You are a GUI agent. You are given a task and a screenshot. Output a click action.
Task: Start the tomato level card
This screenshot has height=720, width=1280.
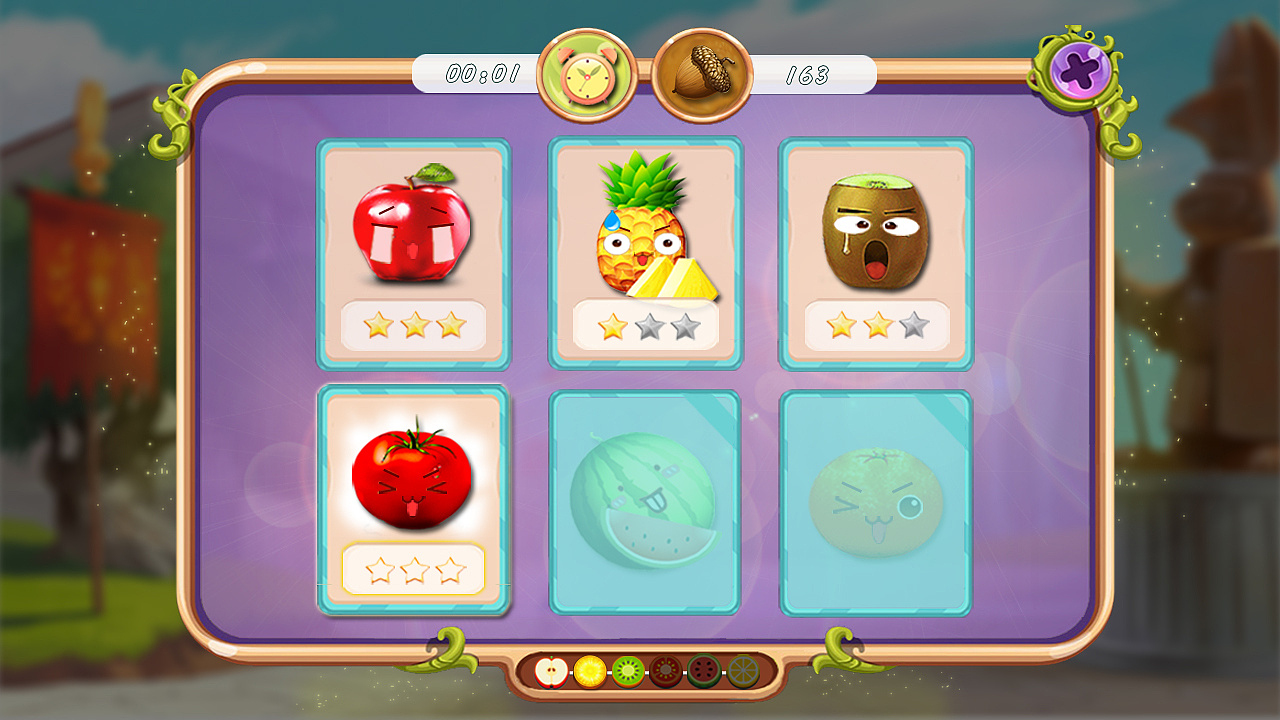413,500
